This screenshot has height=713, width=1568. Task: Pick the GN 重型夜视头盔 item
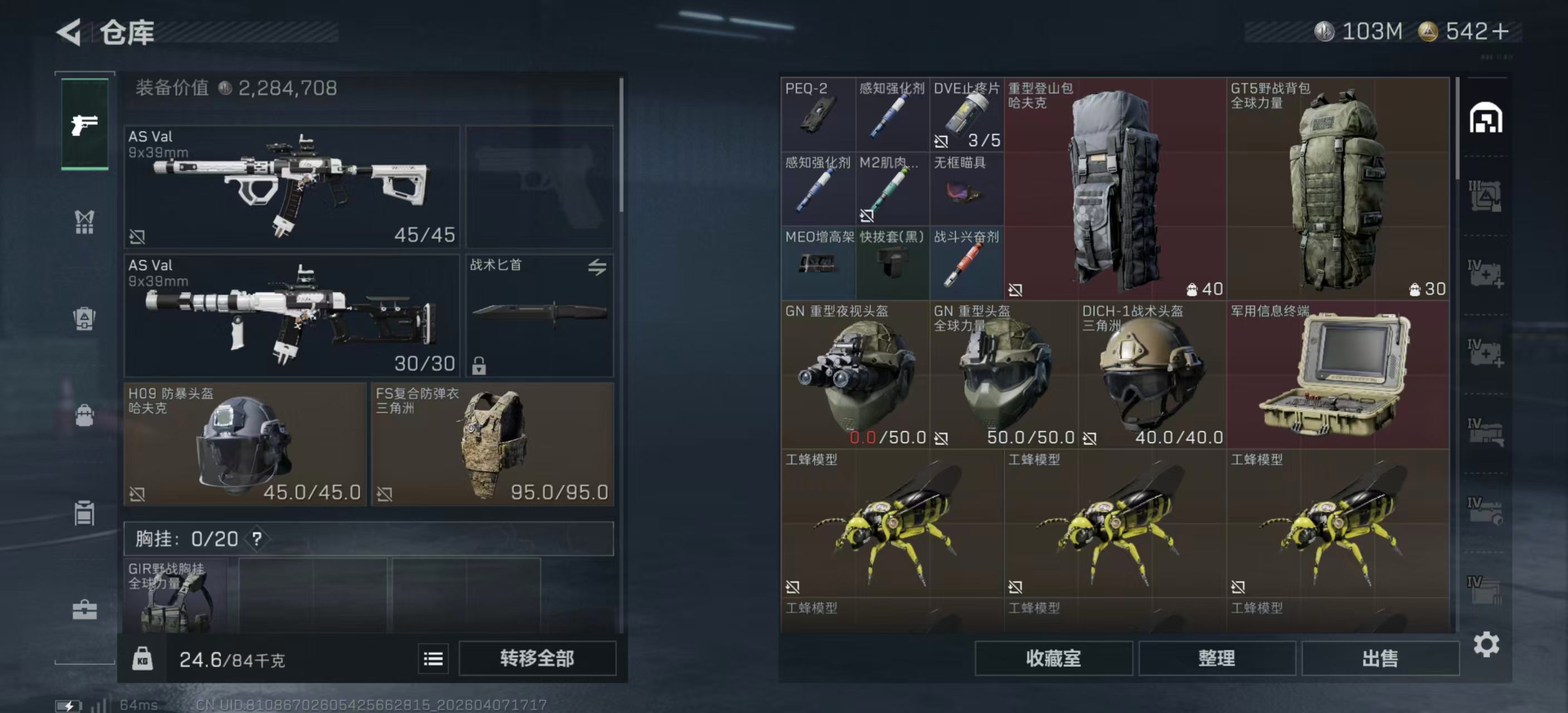pos(855,375)
